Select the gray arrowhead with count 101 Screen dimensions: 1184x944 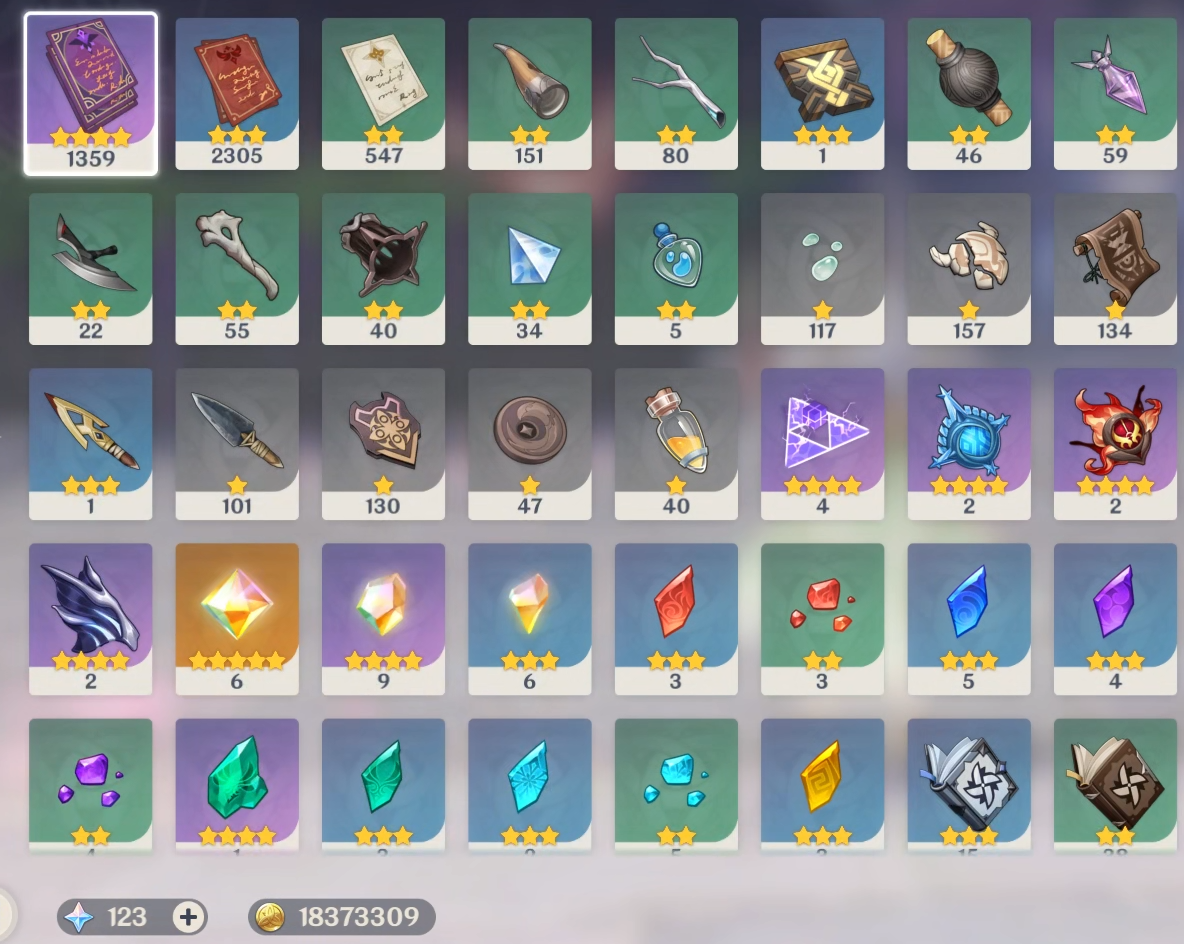coord(237,442)
